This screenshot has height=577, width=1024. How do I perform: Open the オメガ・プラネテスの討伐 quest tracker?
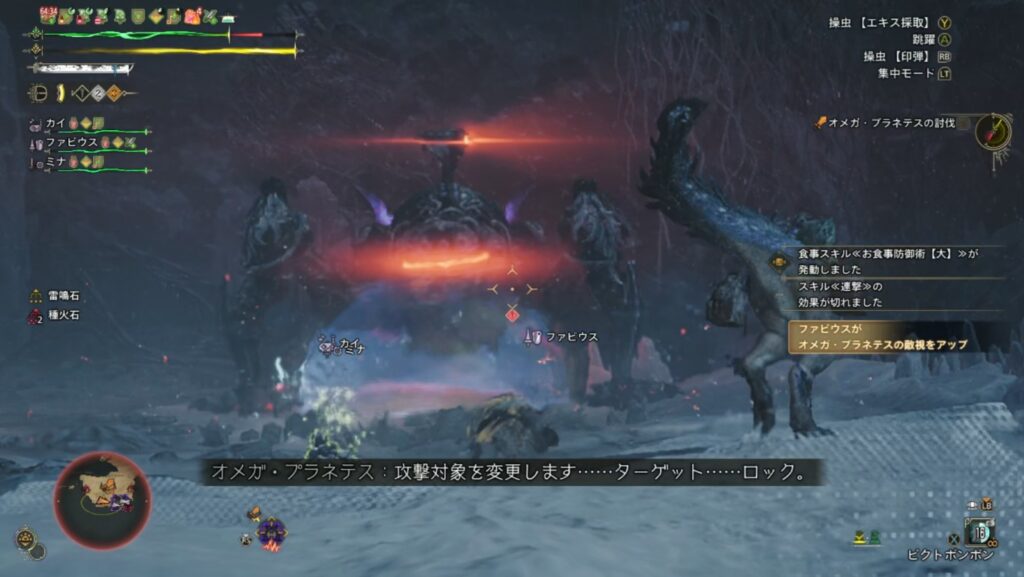pos(891,123)
